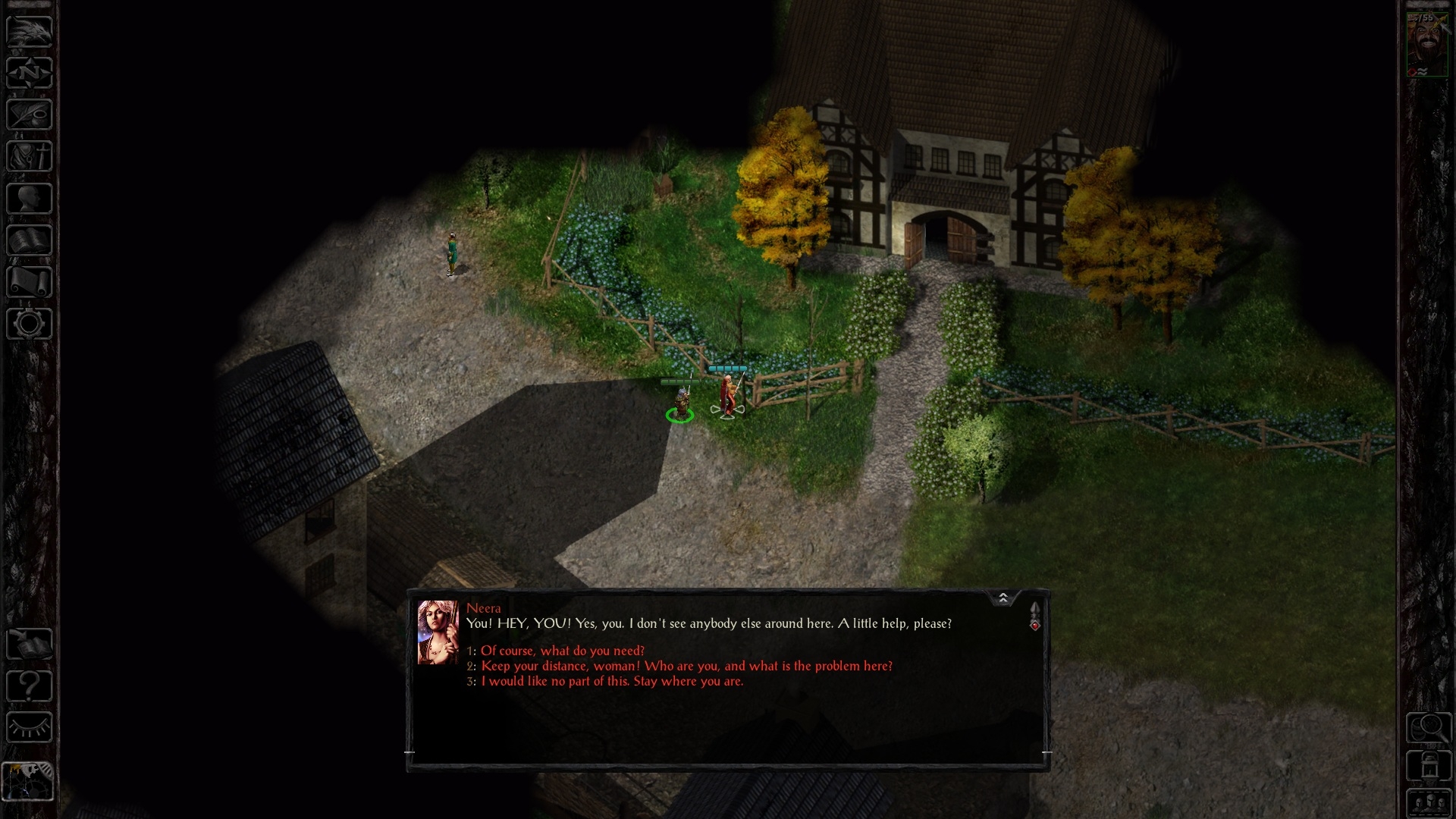The image size is (1456, 819).
Task: Toggle the clock and gears button
Action: (x=28, y=780)
